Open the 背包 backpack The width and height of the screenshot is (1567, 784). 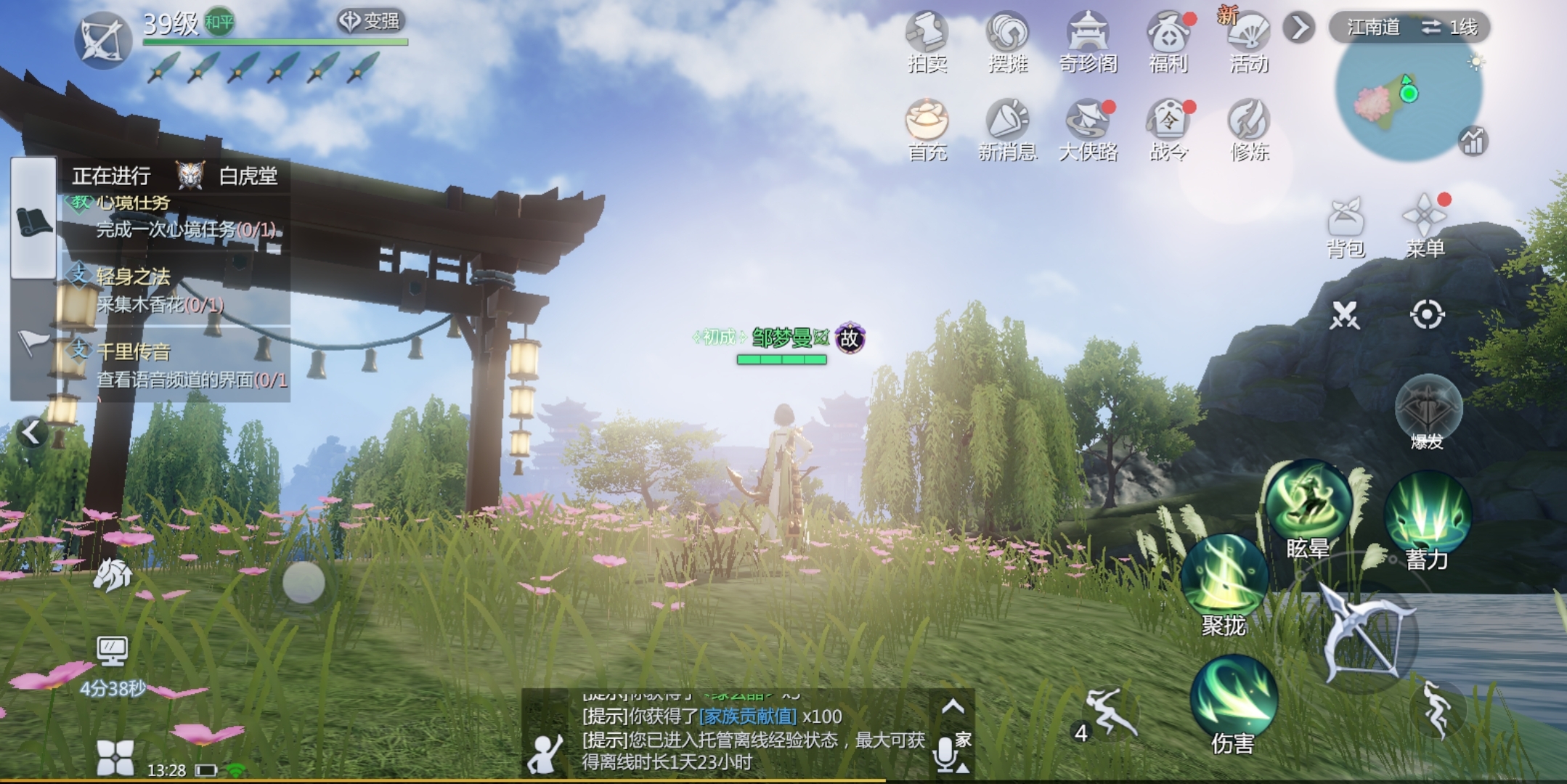click(x=1346, y=226)
